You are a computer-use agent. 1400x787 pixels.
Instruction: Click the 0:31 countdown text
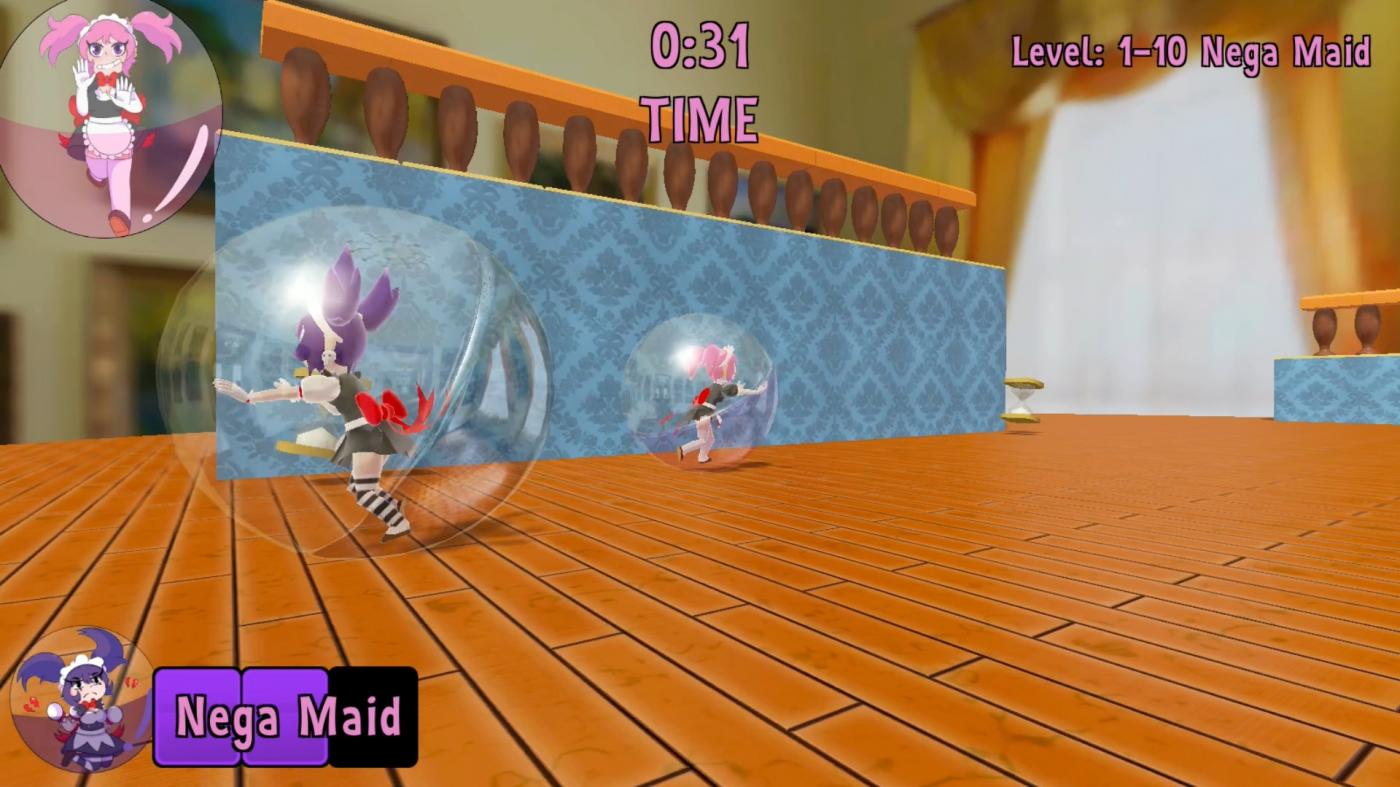pos(699,47)
